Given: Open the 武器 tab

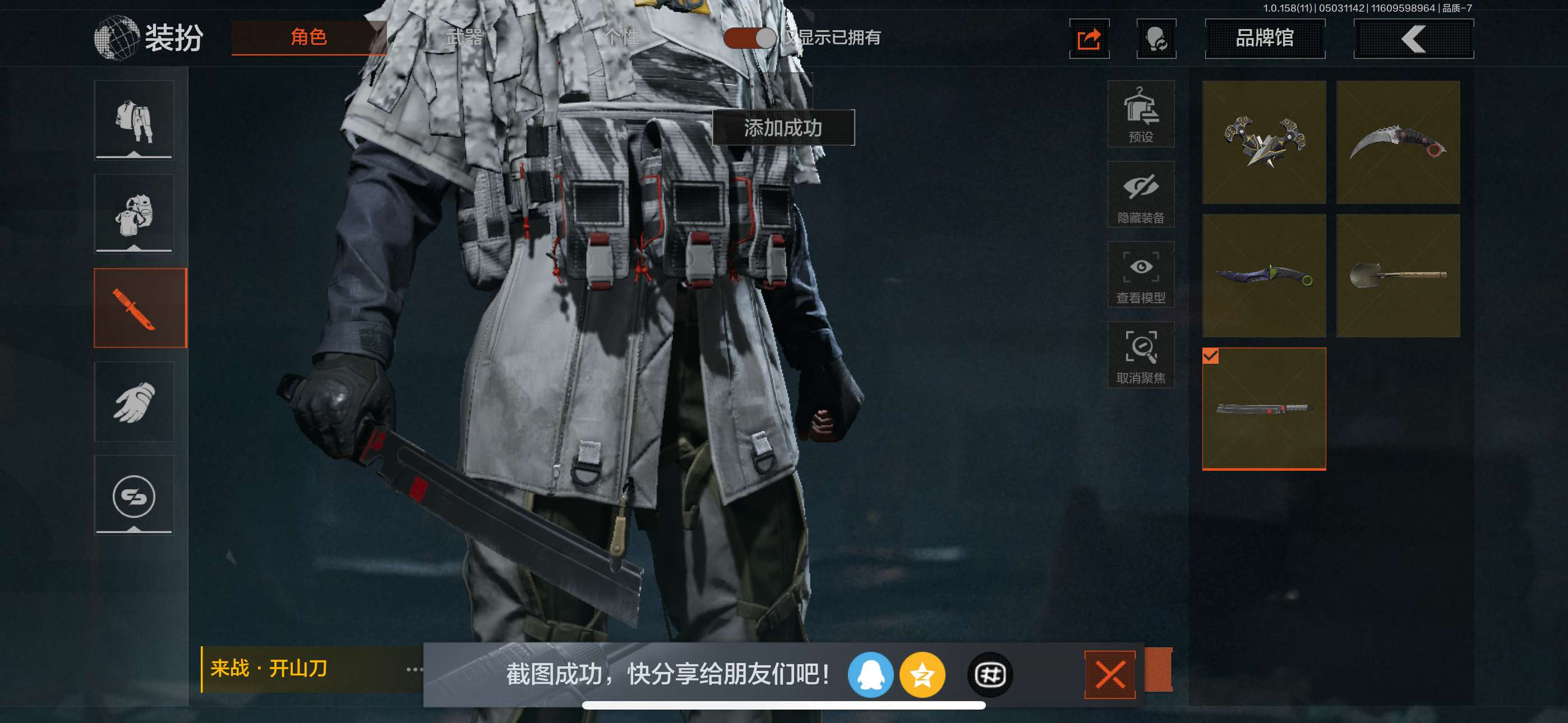Looking at the screenshot, I should click(x=464, y=38).
